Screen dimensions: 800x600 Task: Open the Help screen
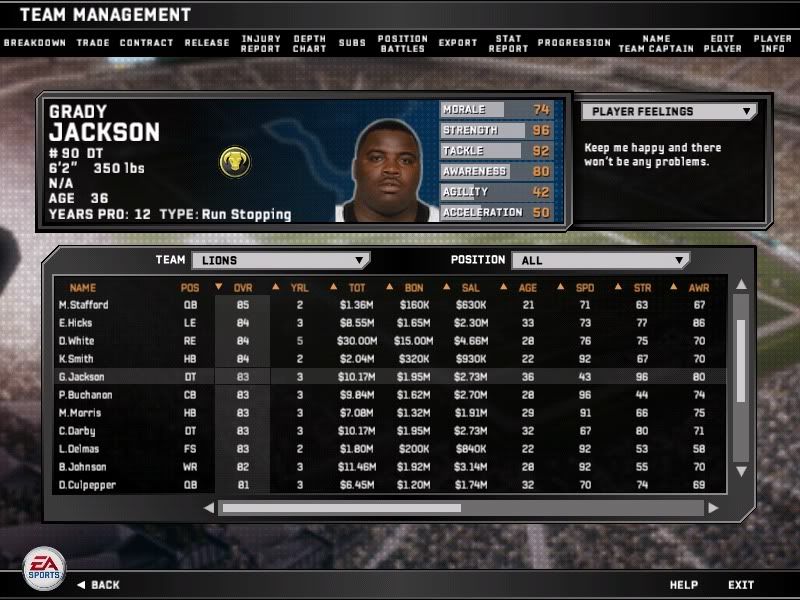683,584
